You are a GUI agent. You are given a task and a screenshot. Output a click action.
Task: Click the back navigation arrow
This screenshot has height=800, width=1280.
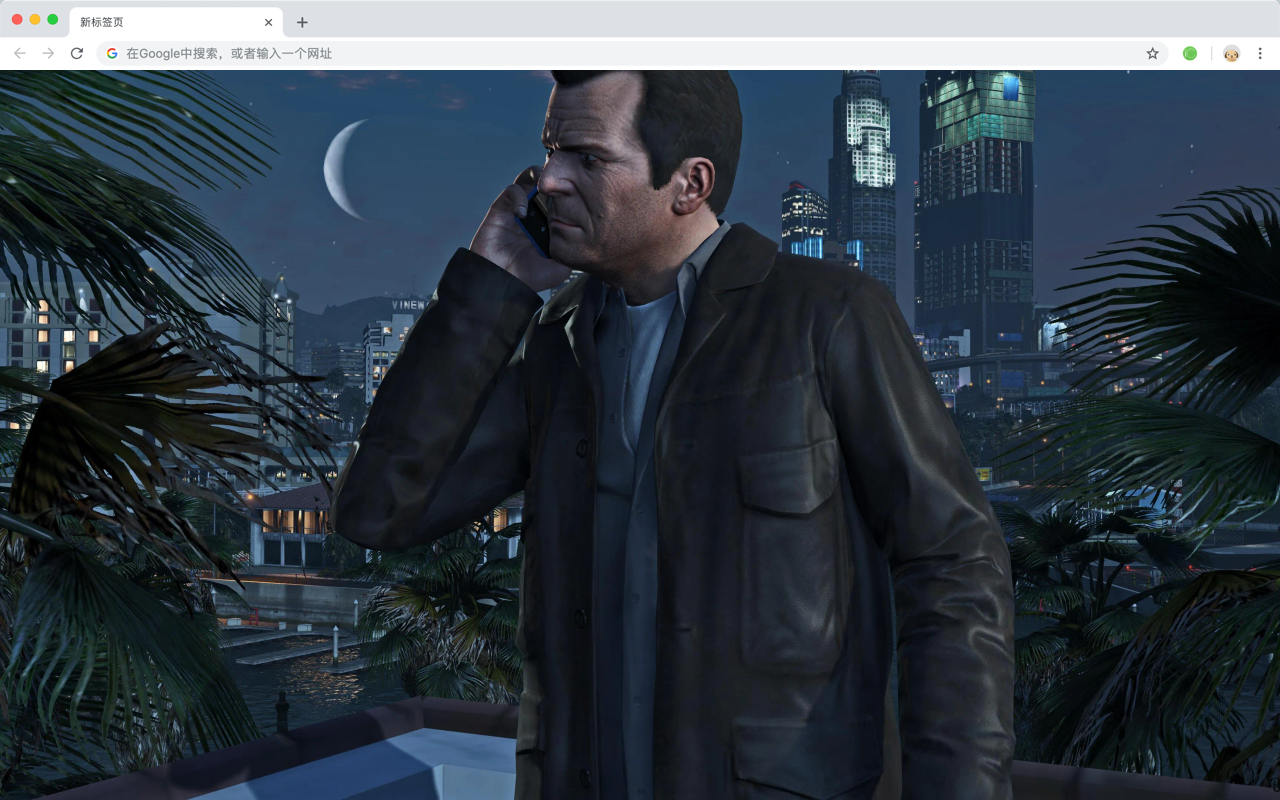(19, 53)
